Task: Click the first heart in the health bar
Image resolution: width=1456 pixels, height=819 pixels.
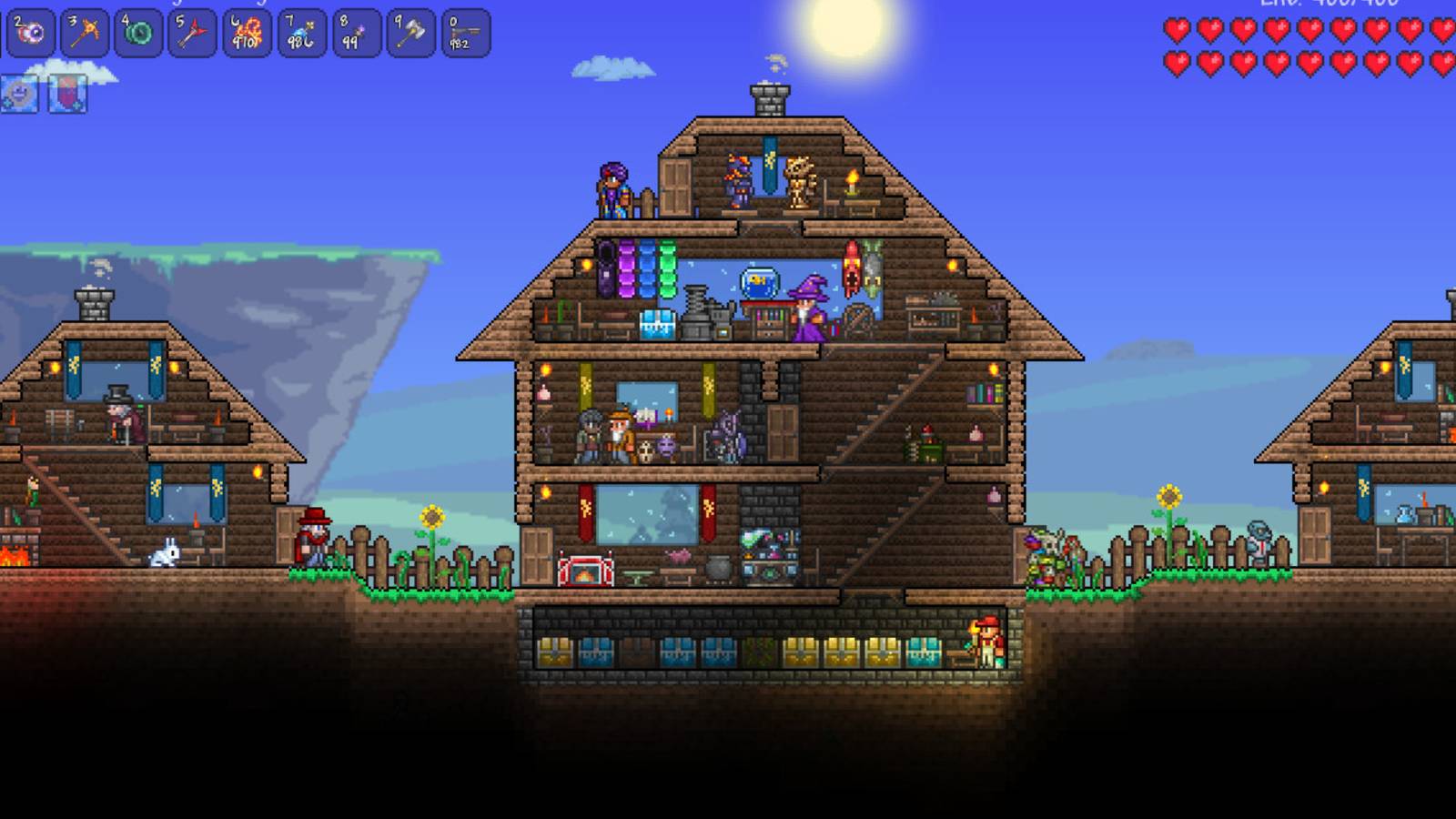Action: click(x=1177, y=29)
